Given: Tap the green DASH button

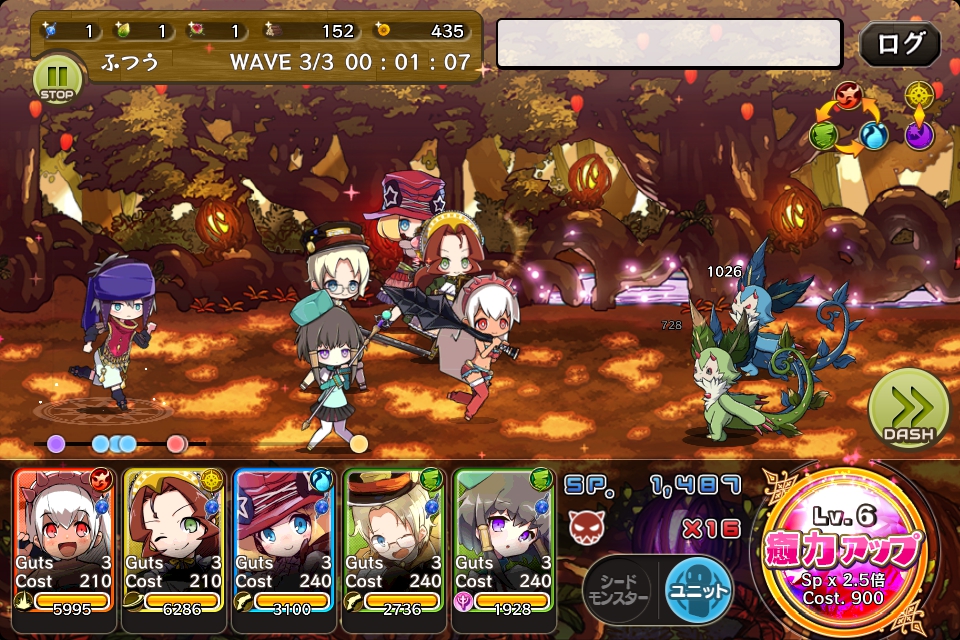Looking at the screenshot, I should tap(908, 410).
